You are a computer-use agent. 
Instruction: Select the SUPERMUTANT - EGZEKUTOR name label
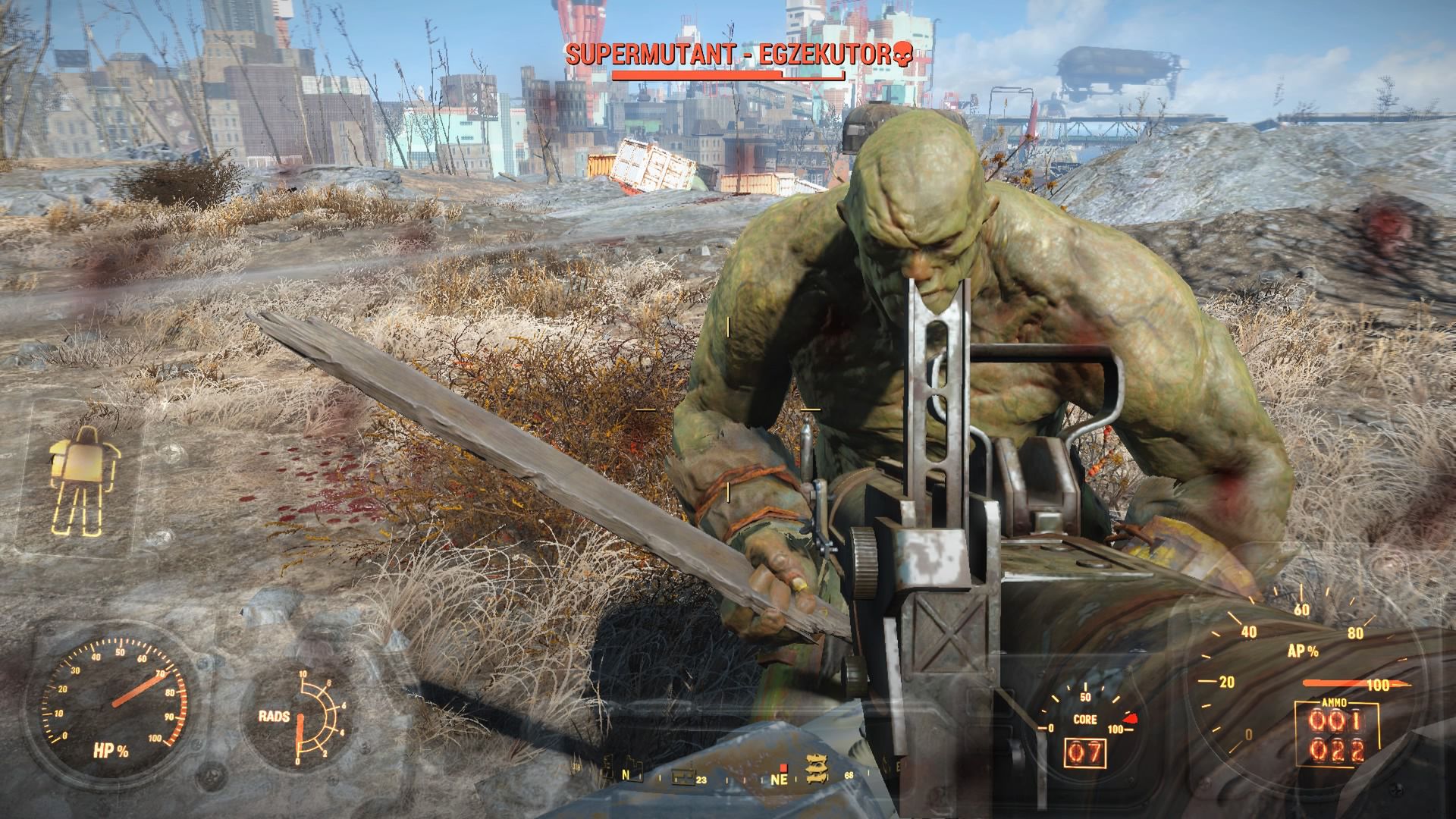[x=728, y=53]
